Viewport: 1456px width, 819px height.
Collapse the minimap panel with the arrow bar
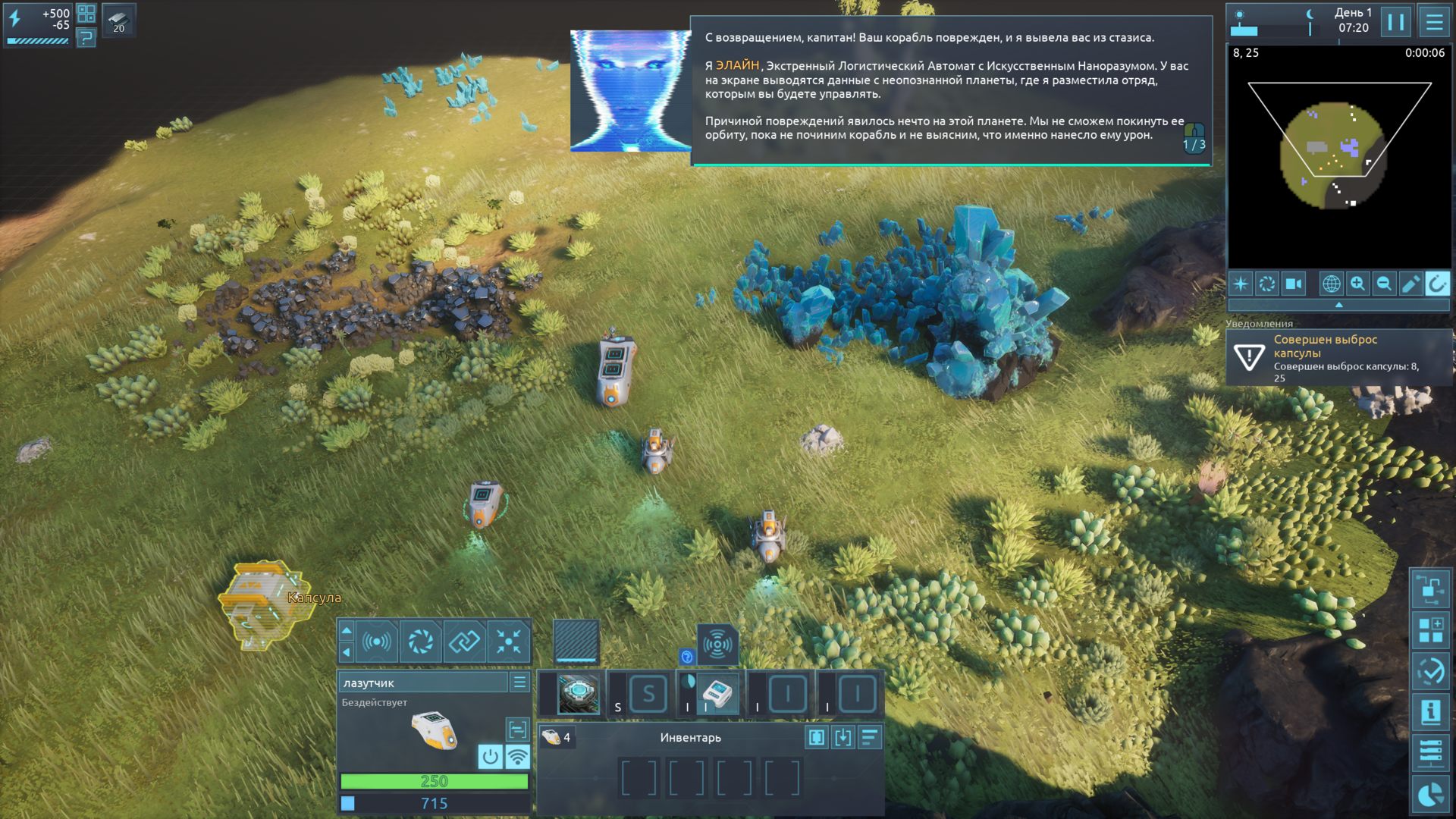click(1338, 305)
